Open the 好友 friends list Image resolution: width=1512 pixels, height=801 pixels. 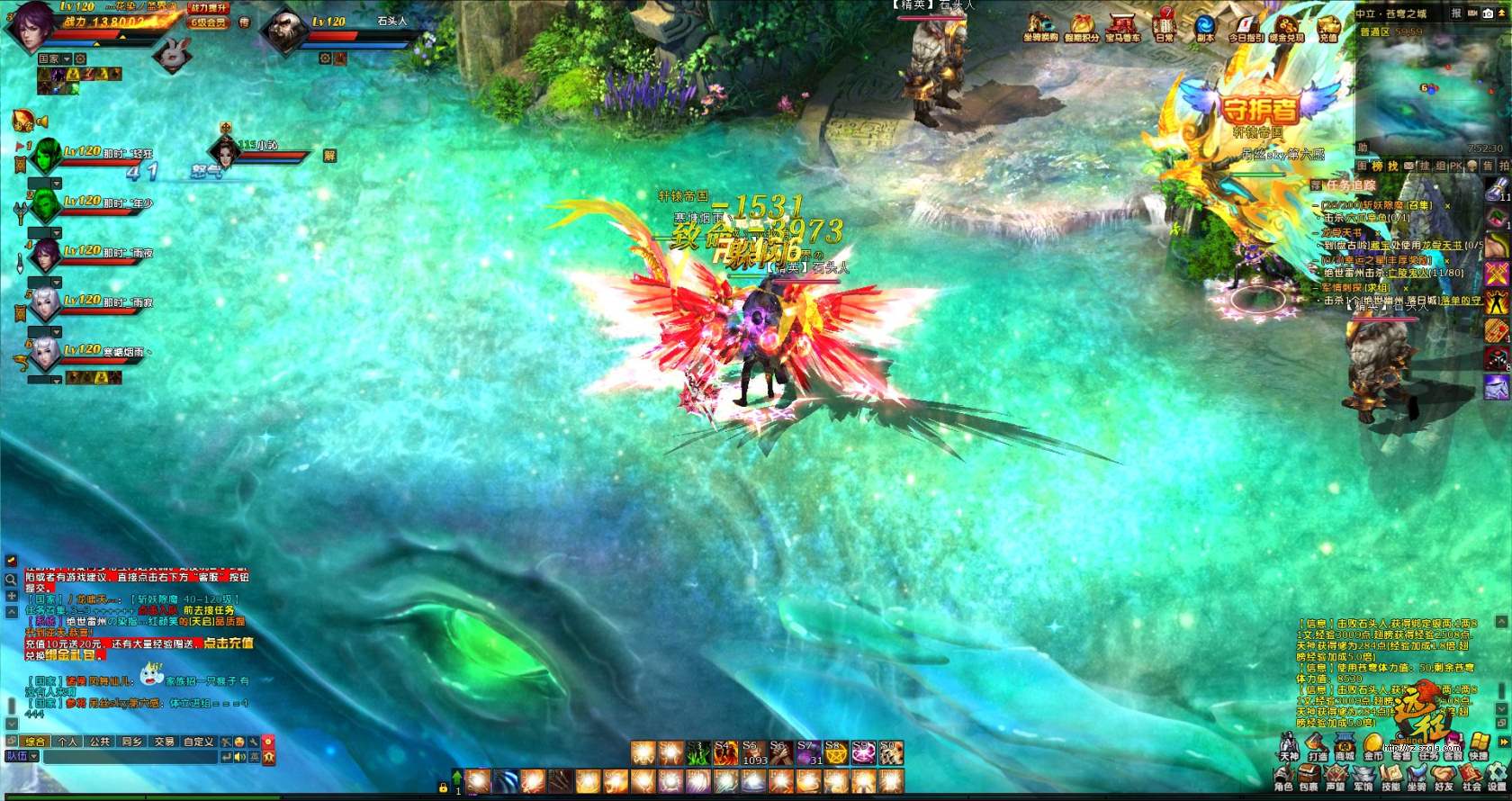coord(1444,778)
